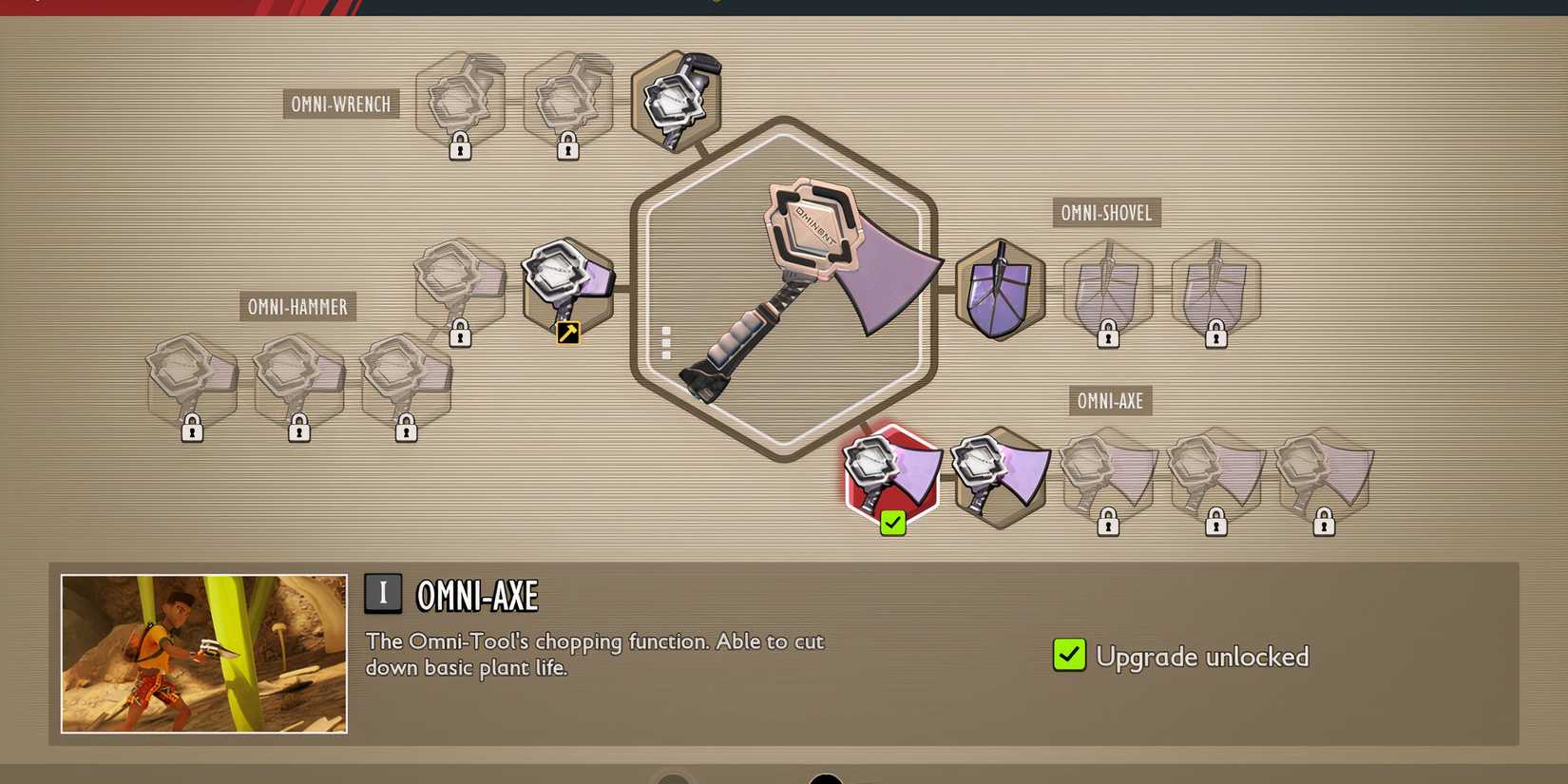Select the unlocked Omni-Wrench upgrade icon

pyautogui.click(x=676, y=100)
